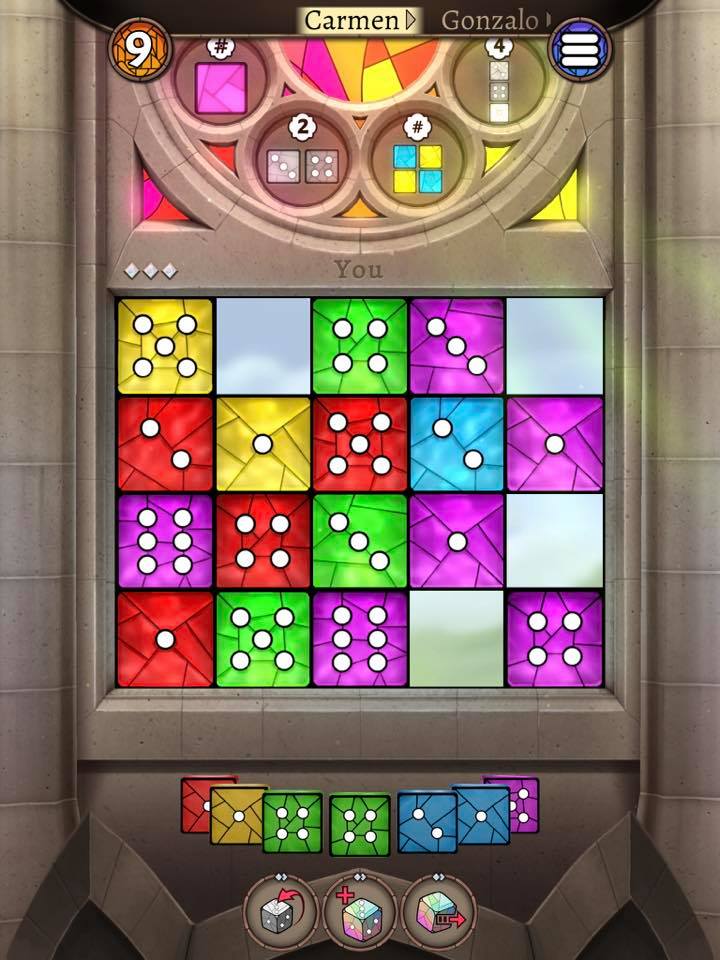This screenshot has width=720, height=960.
Task: Select the green 5 die on the window
Action: click(x=263, y=639)
